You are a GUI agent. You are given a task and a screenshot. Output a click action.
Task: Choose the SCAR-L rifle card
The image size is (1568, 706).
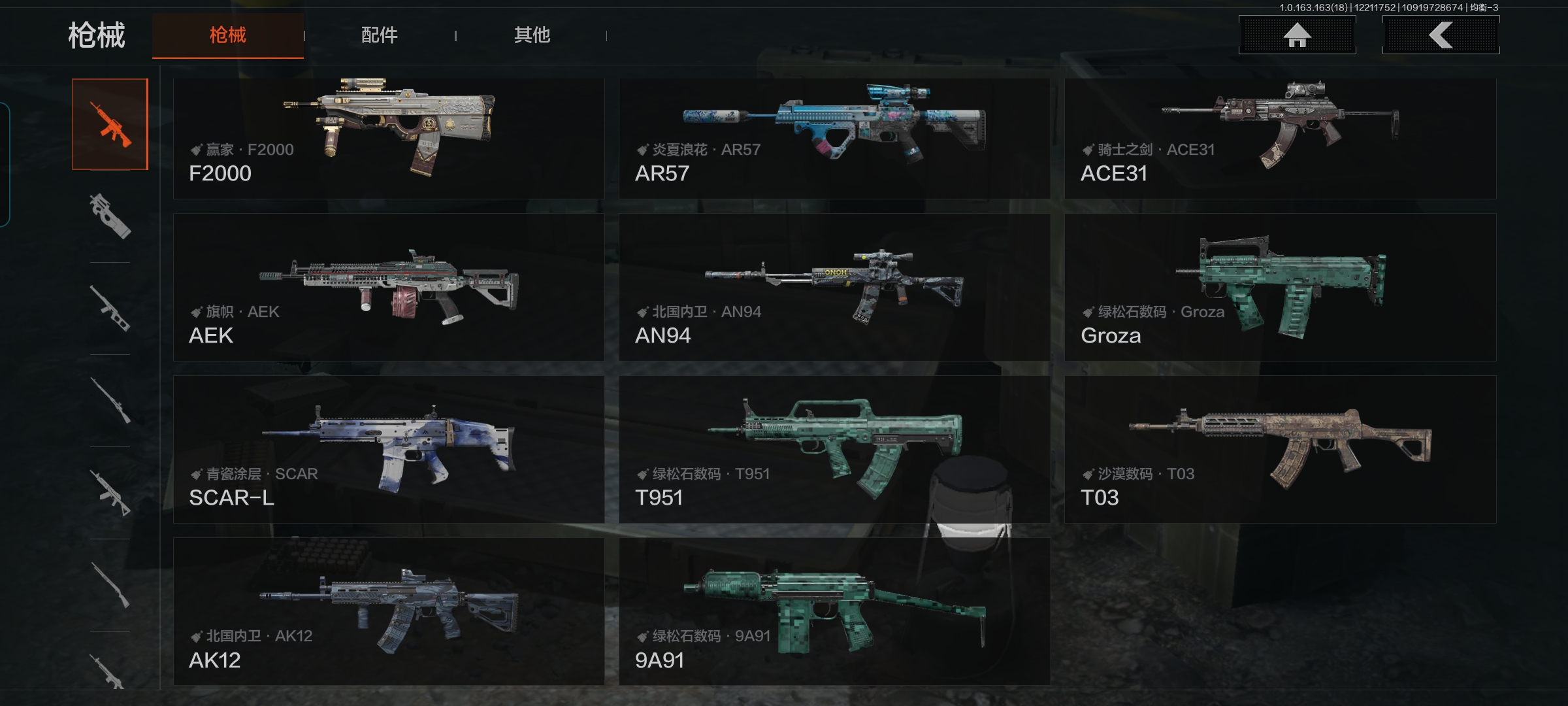point(389,449)
